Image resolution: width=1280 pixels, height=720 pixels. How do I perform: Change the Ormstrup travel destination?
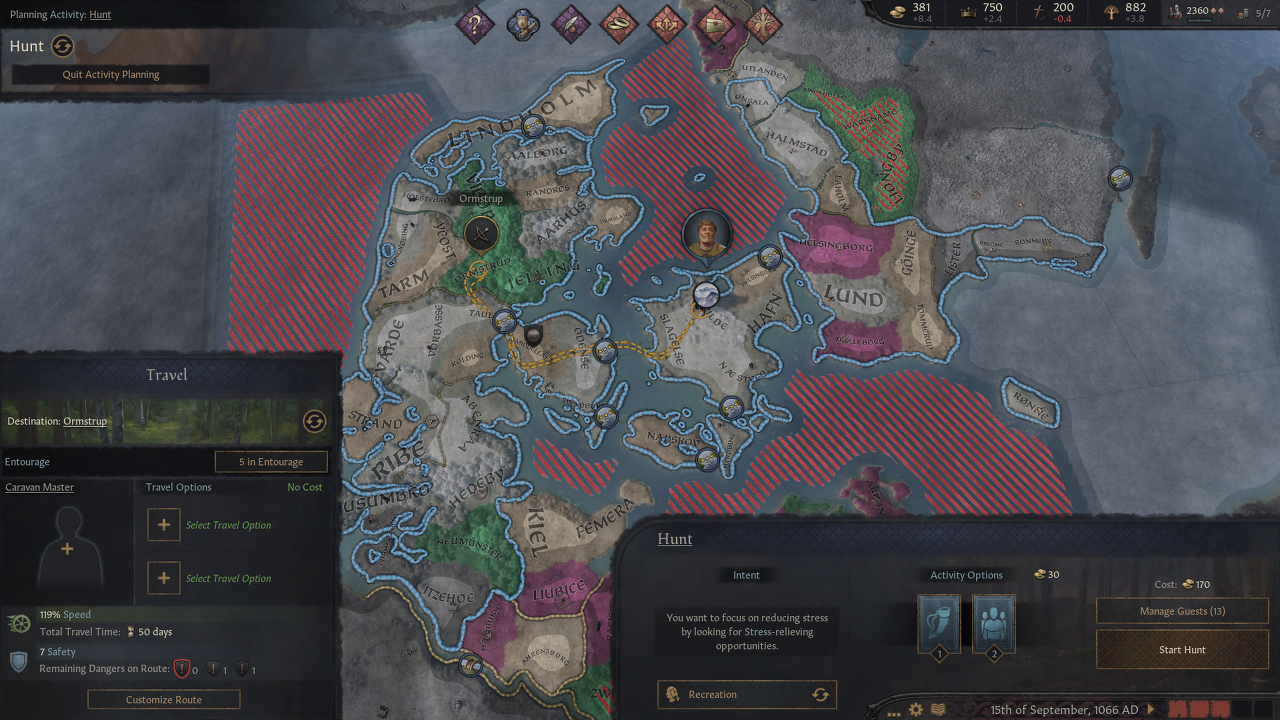click(x=314, y=421)
